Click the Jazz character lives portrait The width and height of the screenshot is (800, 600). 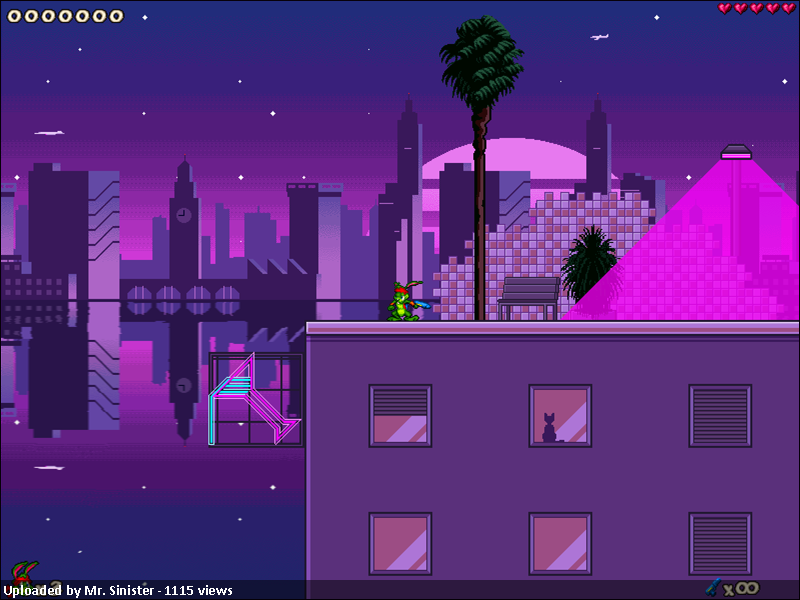pos(22,573)
